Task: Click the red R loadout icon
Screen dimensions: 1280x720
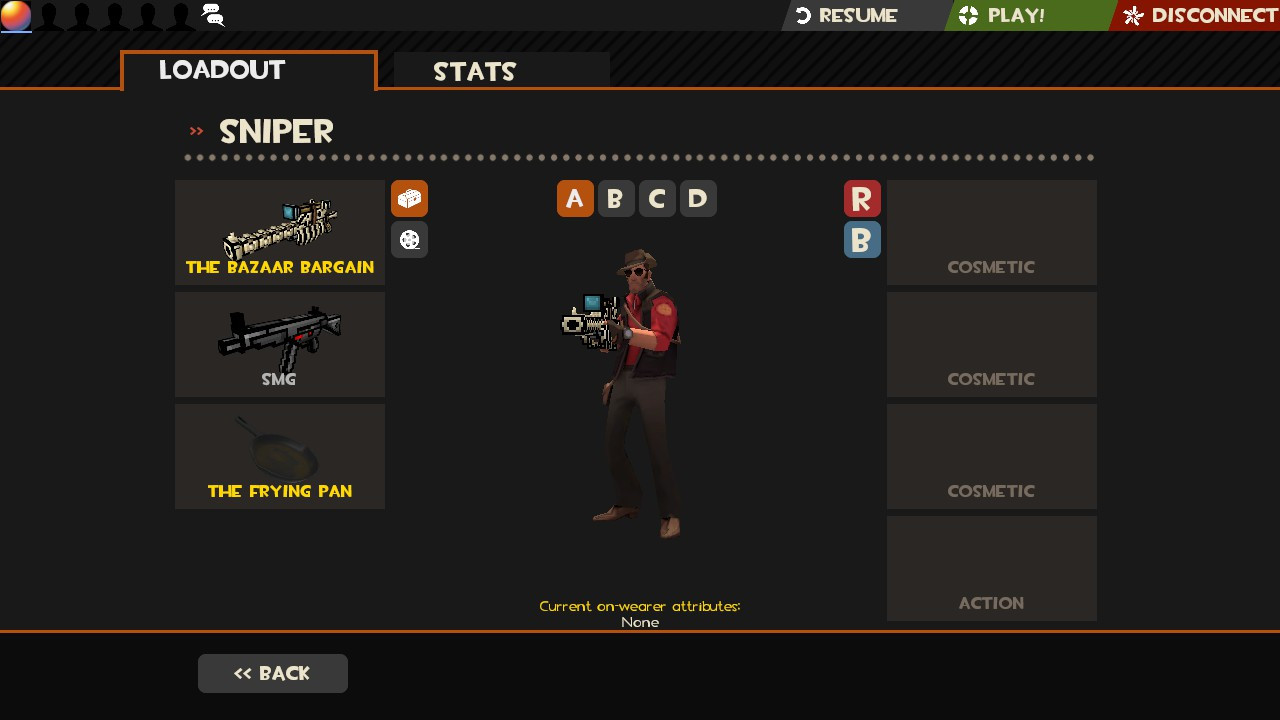Action: tap(862, 198)
